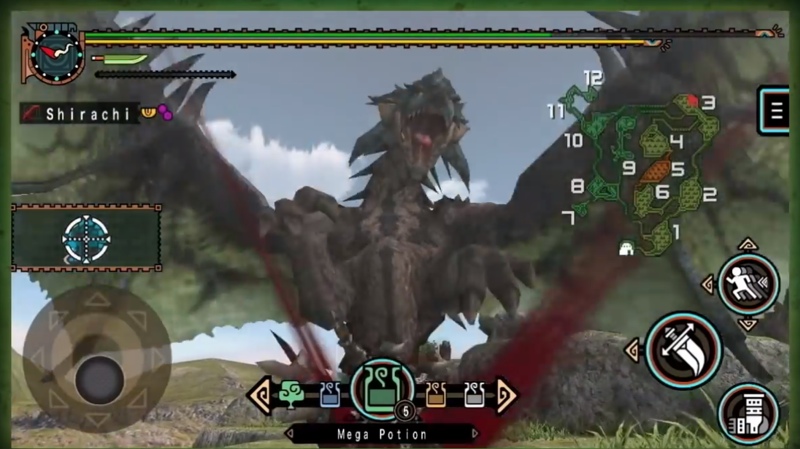Tap the up arrow above the dash button
Screen dimensions: 800x449
coord(748,244)
